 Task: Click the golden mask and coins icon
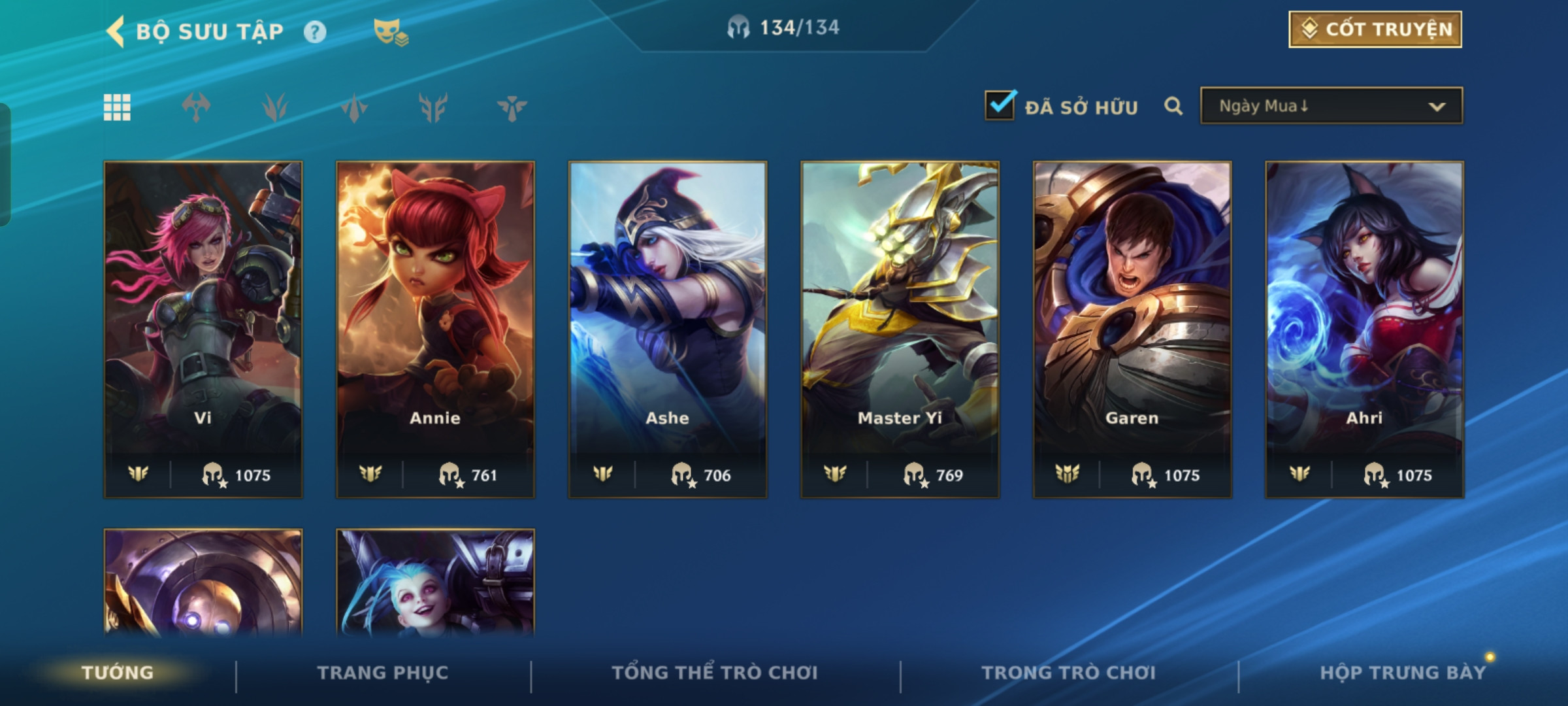[391, 31]
